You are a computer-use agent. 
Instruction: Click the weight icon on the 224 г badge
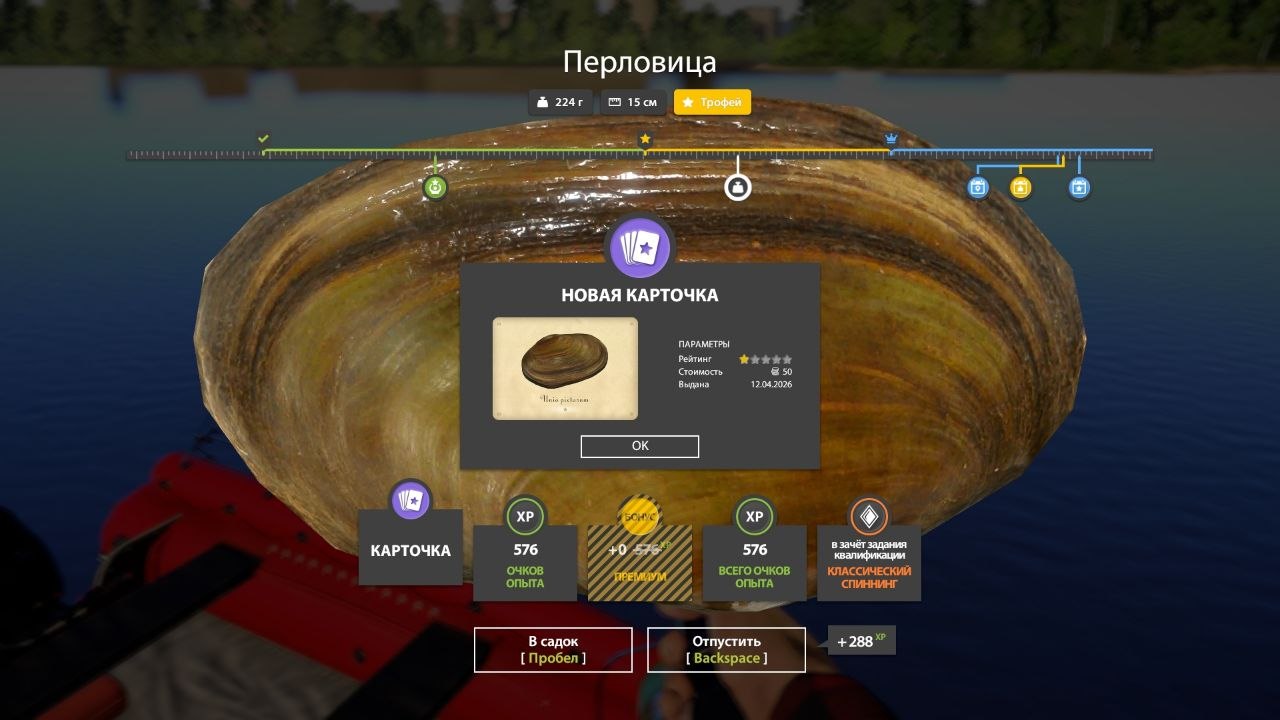click(541, 101)
